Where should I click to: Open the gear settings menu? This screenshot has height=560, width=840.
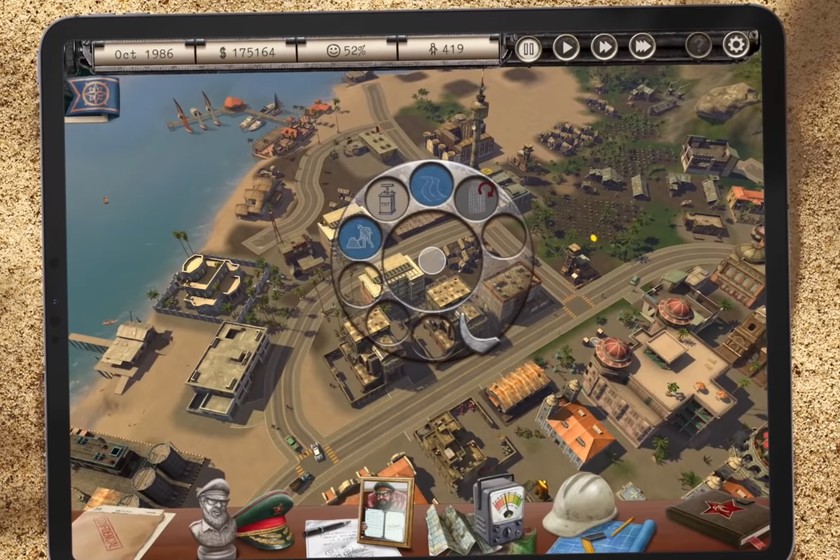(736, 45)
